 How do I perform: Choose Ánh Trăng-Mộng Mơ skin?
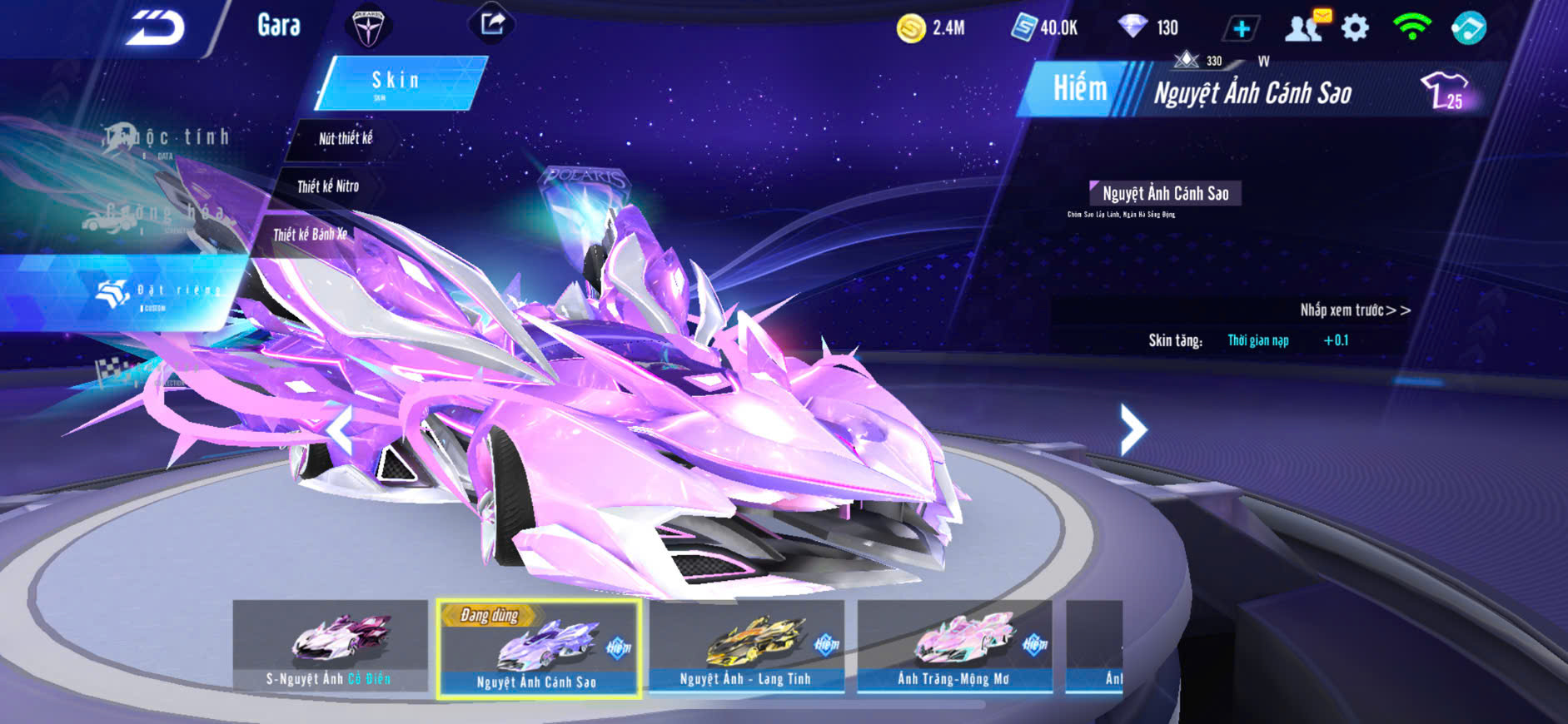point(954,646)
